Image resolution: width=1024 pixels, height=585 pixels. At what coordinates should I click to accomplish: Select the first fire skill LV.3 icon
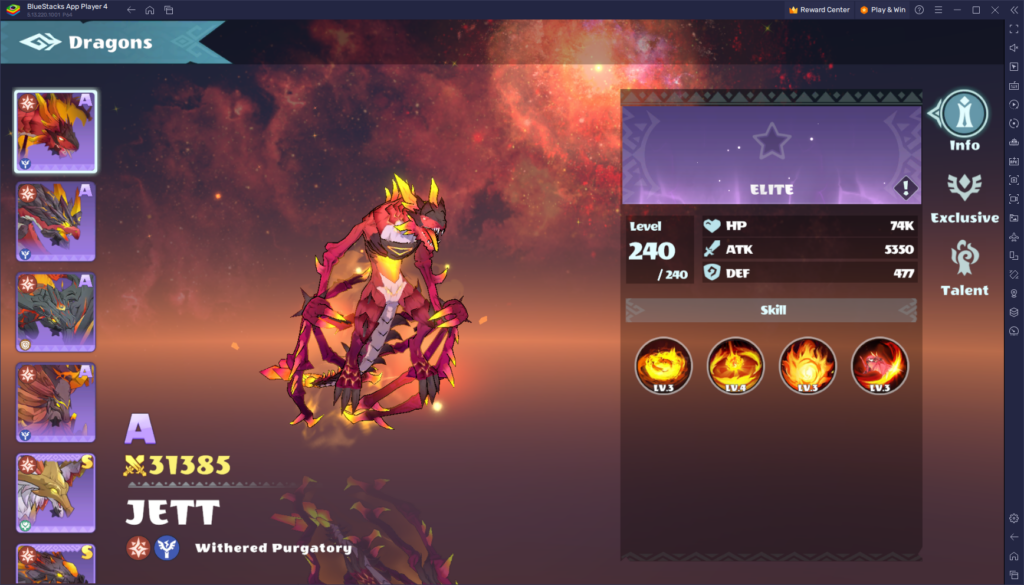[663, 365]
